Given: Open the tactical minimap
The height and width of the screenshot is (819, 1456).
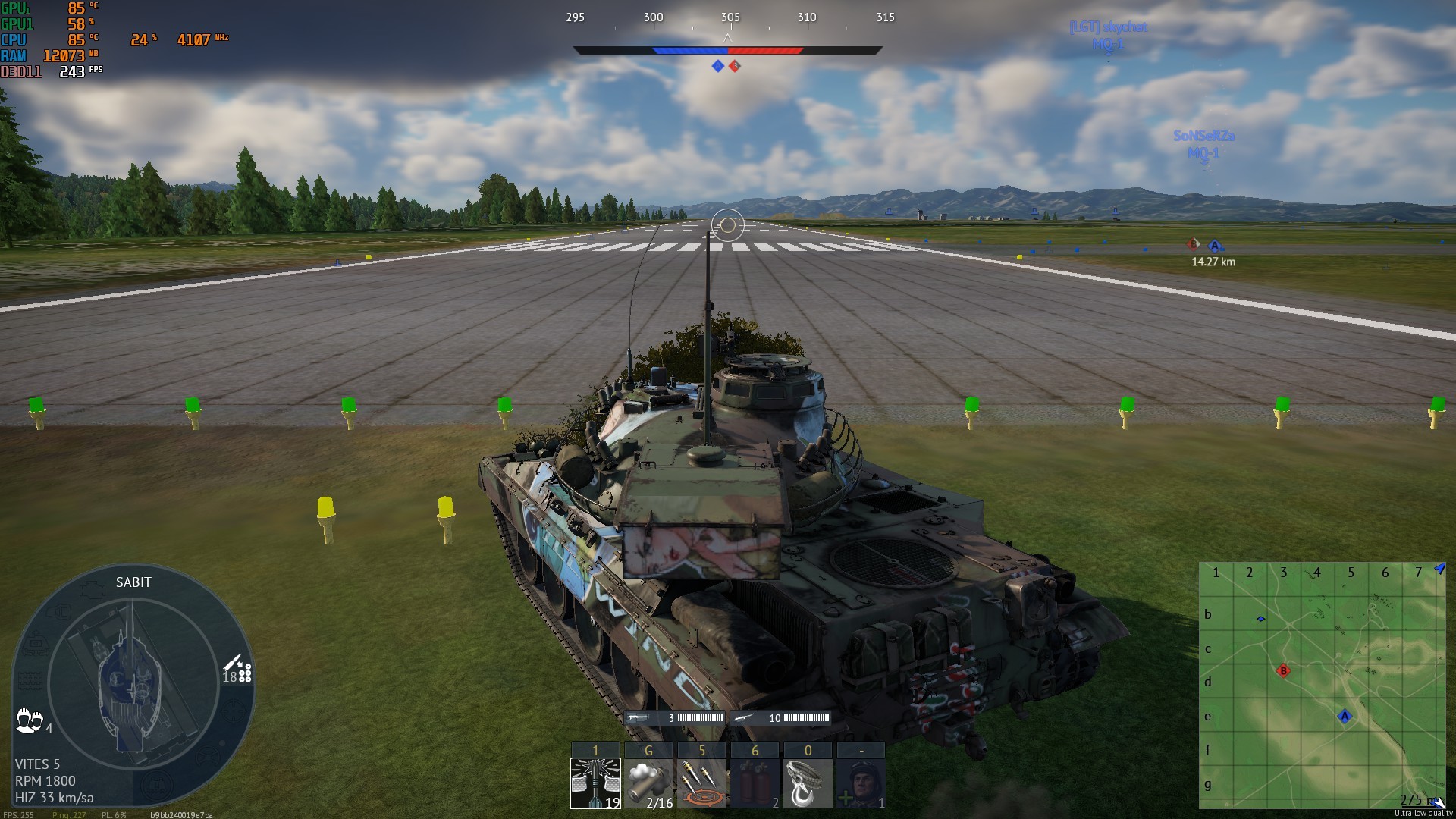Looking at the screenshot, I should 1322,685.
